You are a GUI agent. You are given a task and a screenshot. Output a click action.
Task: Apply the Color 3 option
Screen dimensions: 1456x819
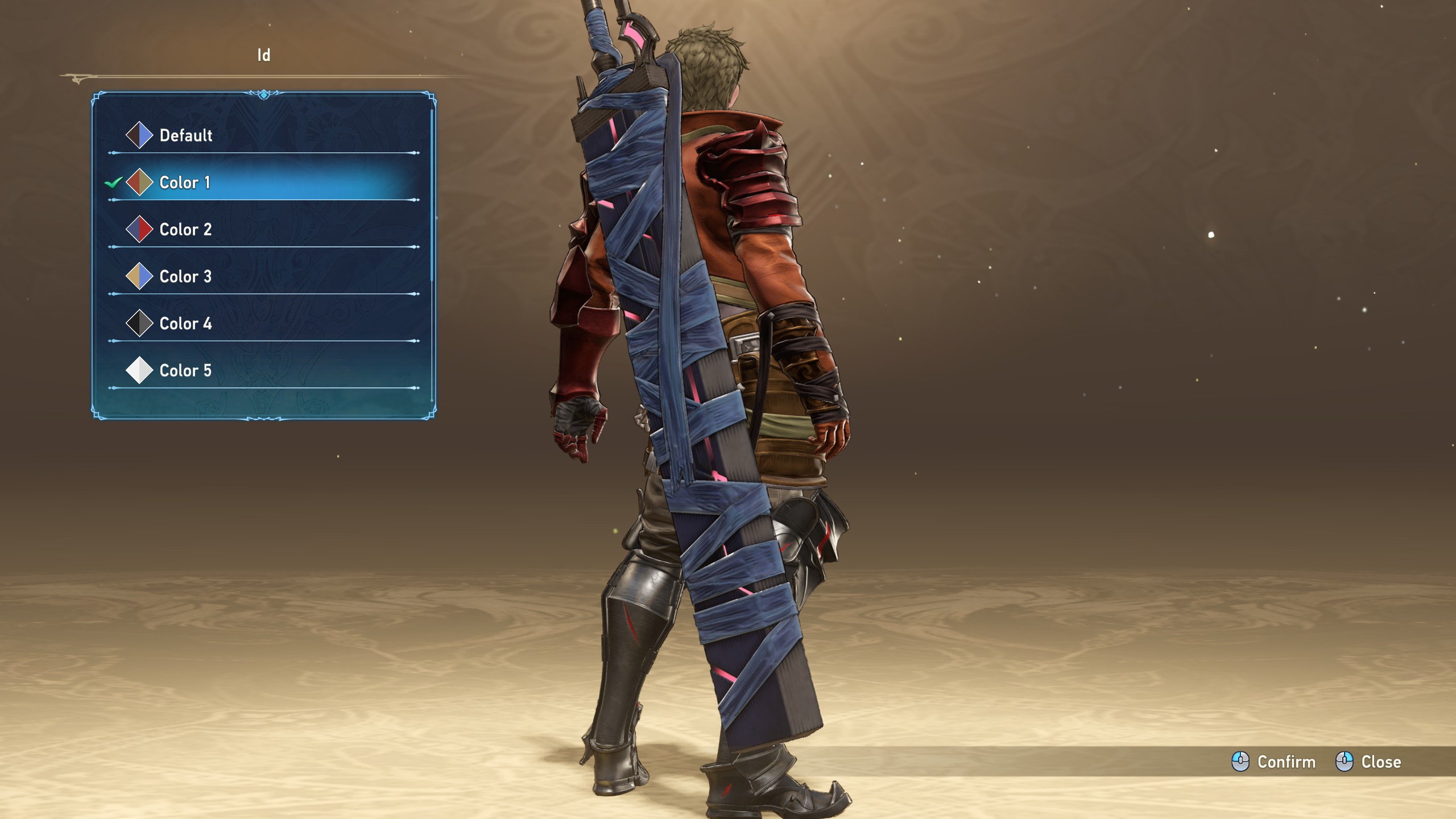pos(185,277)
